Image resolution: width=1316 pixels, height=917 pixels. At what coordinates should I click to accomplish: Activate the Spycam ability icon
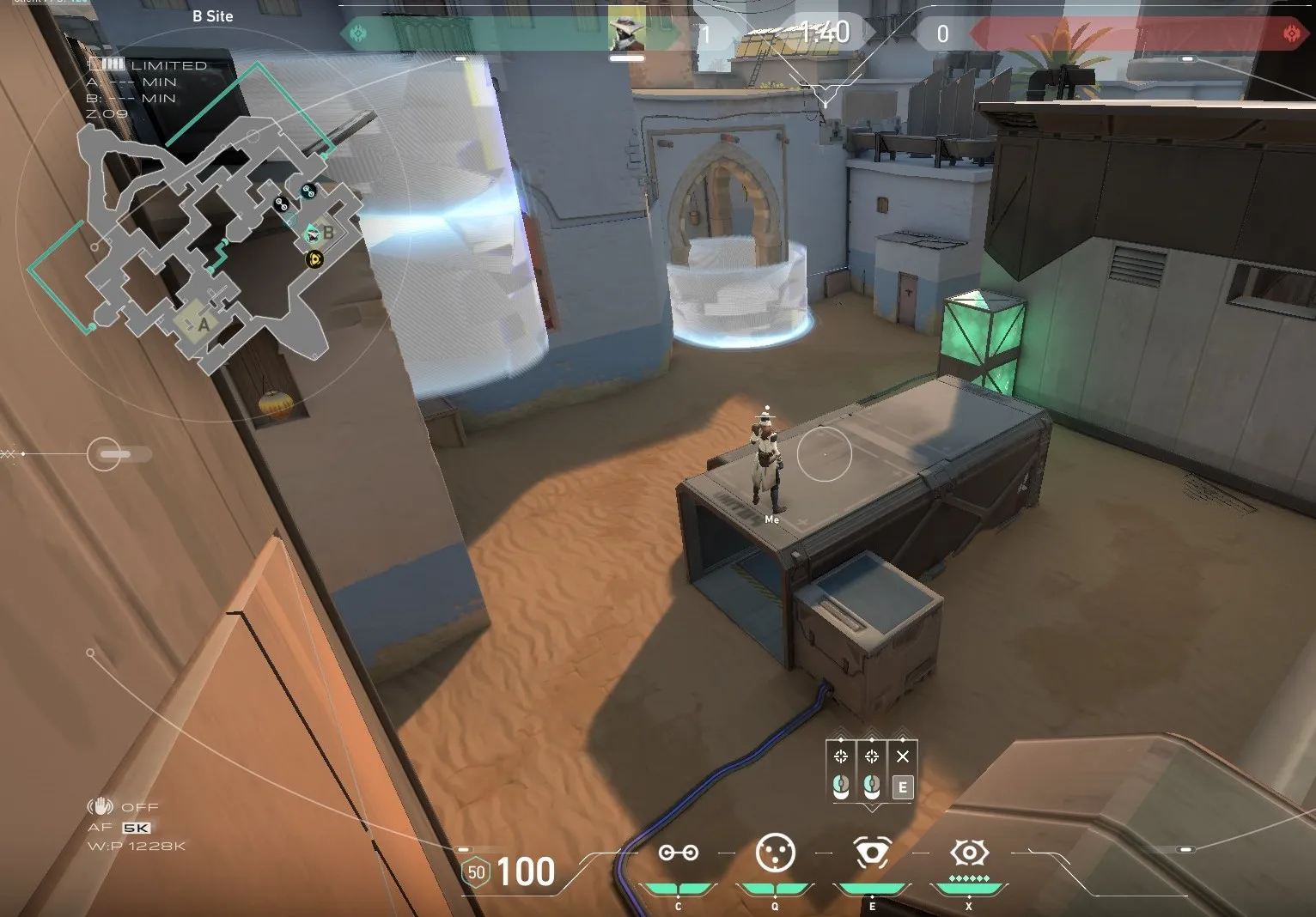click(x=872, y=853)
